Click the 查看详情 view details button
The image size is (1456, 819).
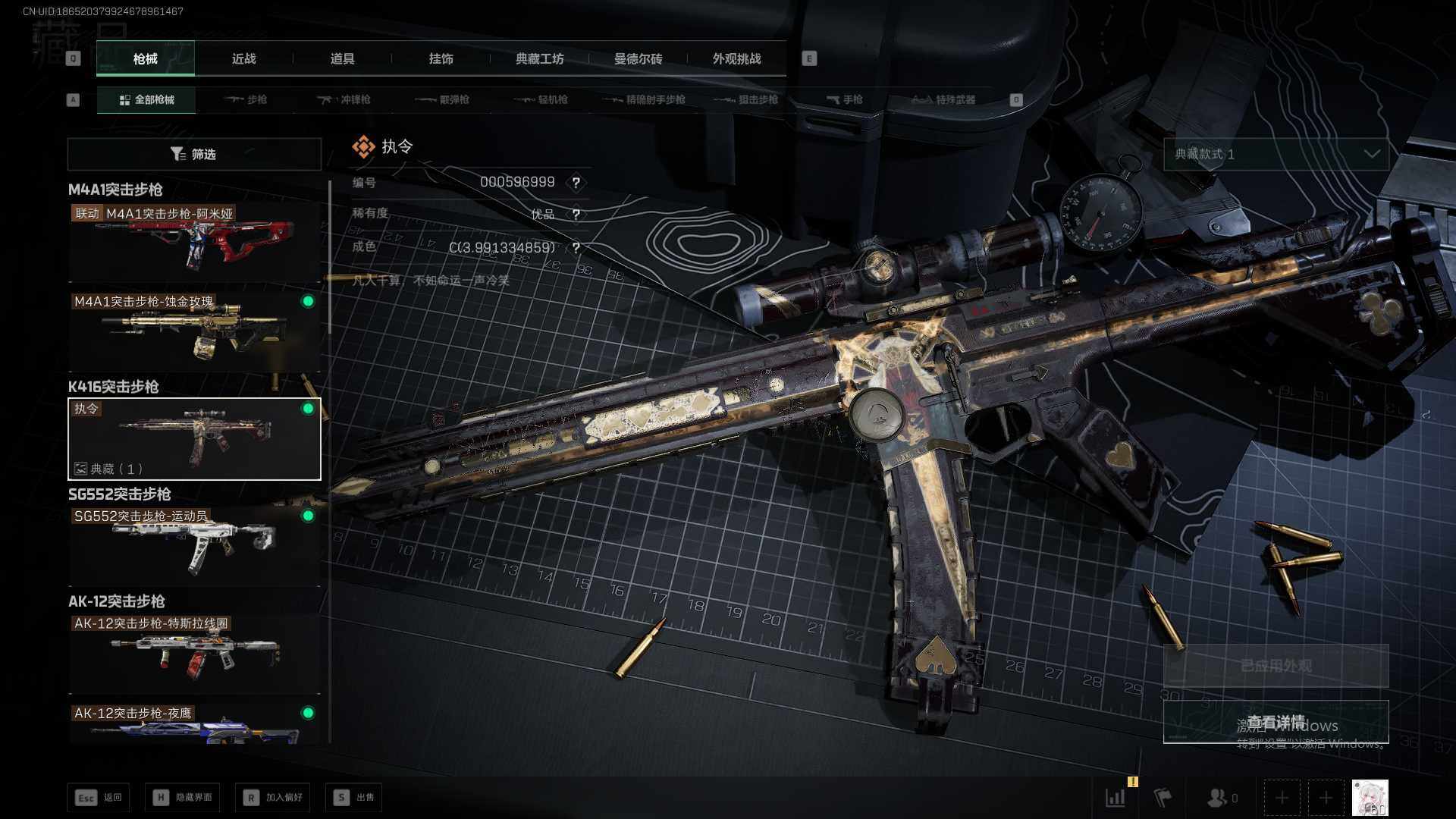click(1276, 722)
